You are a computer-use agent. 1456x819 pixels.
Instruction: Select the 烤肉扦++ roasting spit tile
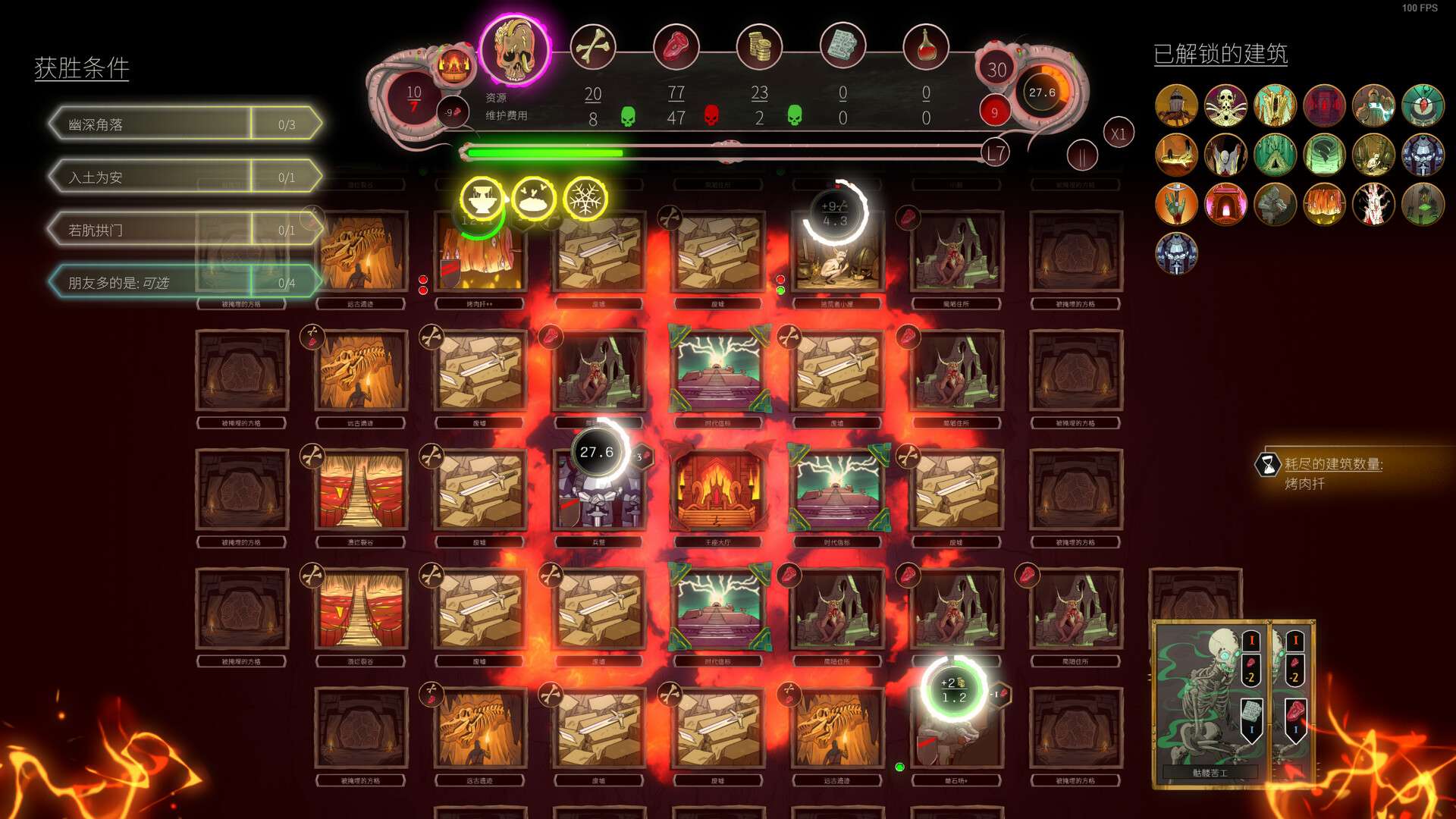(479, 254)
